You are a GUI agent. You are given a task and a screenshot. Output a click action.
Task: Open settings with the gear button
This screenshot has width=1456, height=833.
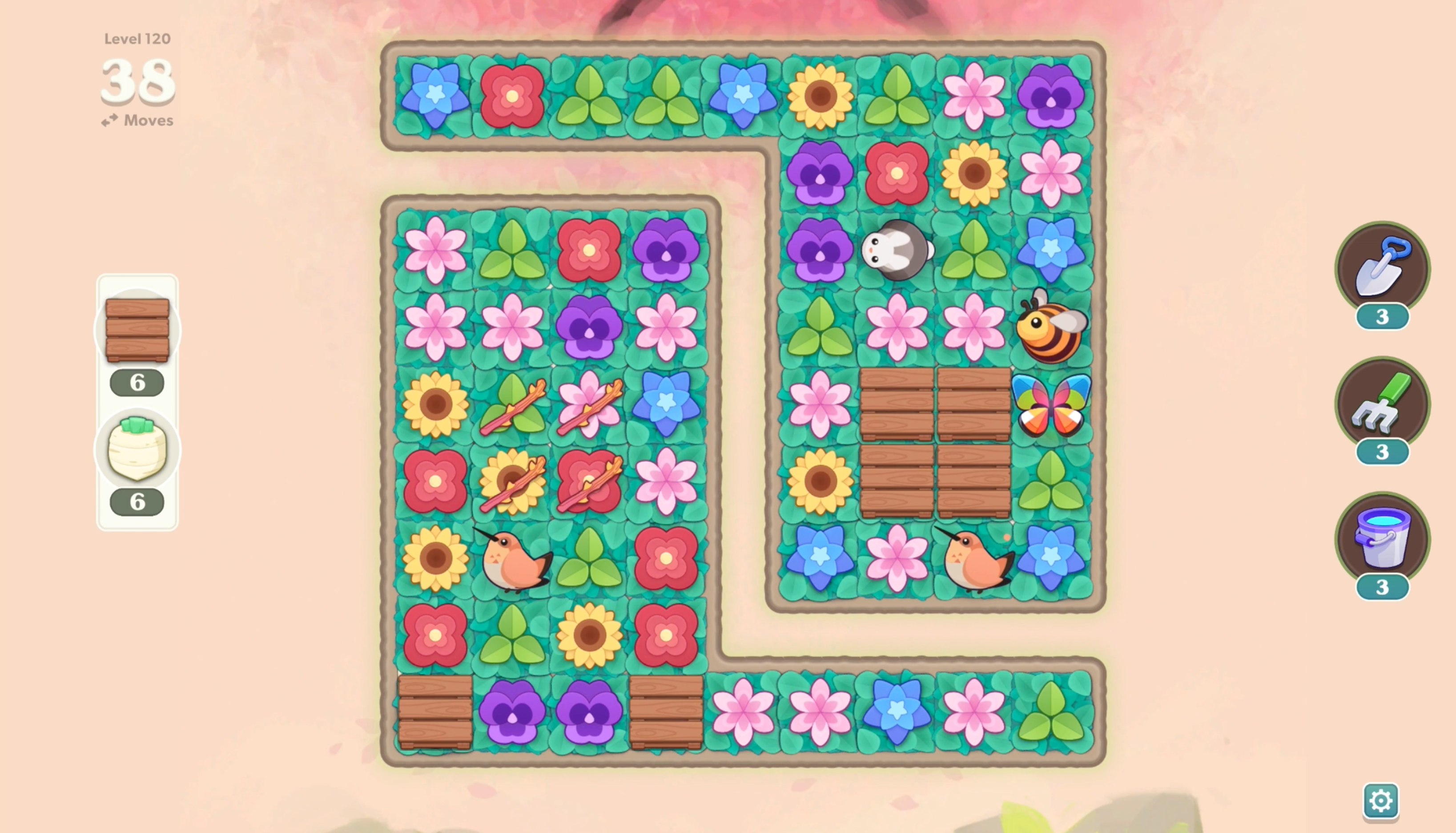pos(1380,800)
